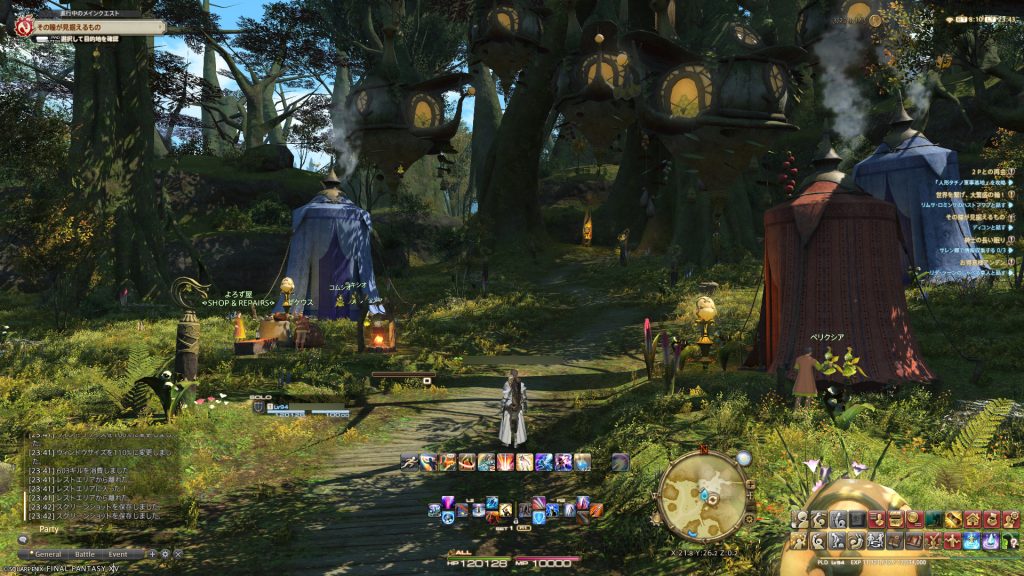Image resolution: width=1024 pixels, height=576 pixels.
Task: Switch to the General chat tab
Action: (48, 553)
